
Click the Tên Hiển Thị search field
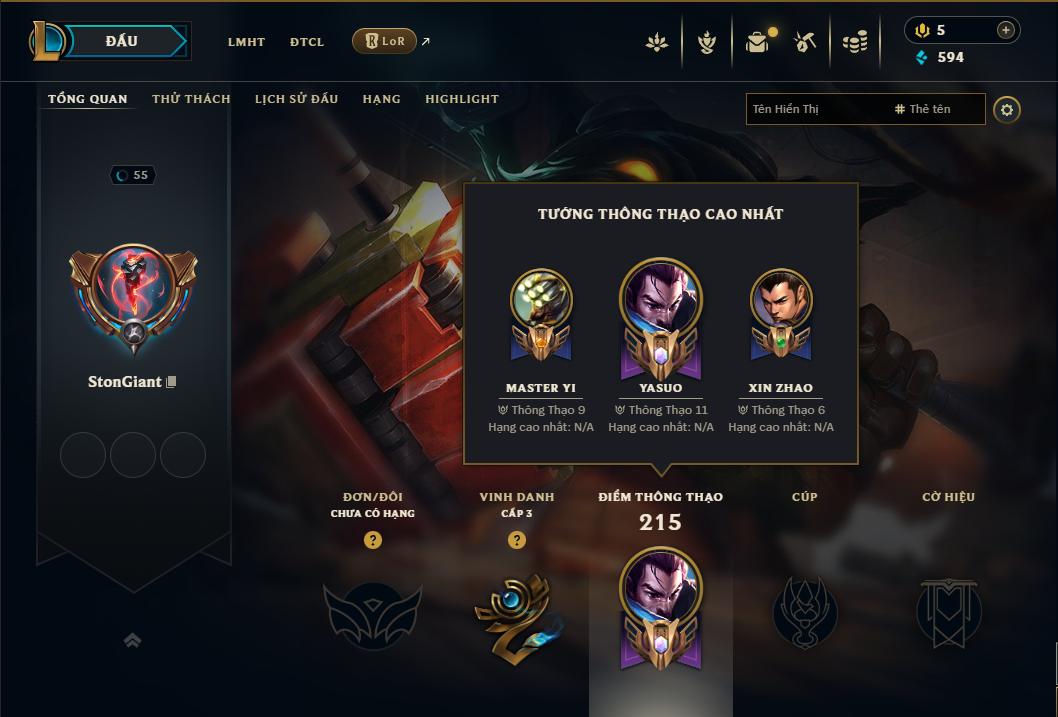click(815, 109)
